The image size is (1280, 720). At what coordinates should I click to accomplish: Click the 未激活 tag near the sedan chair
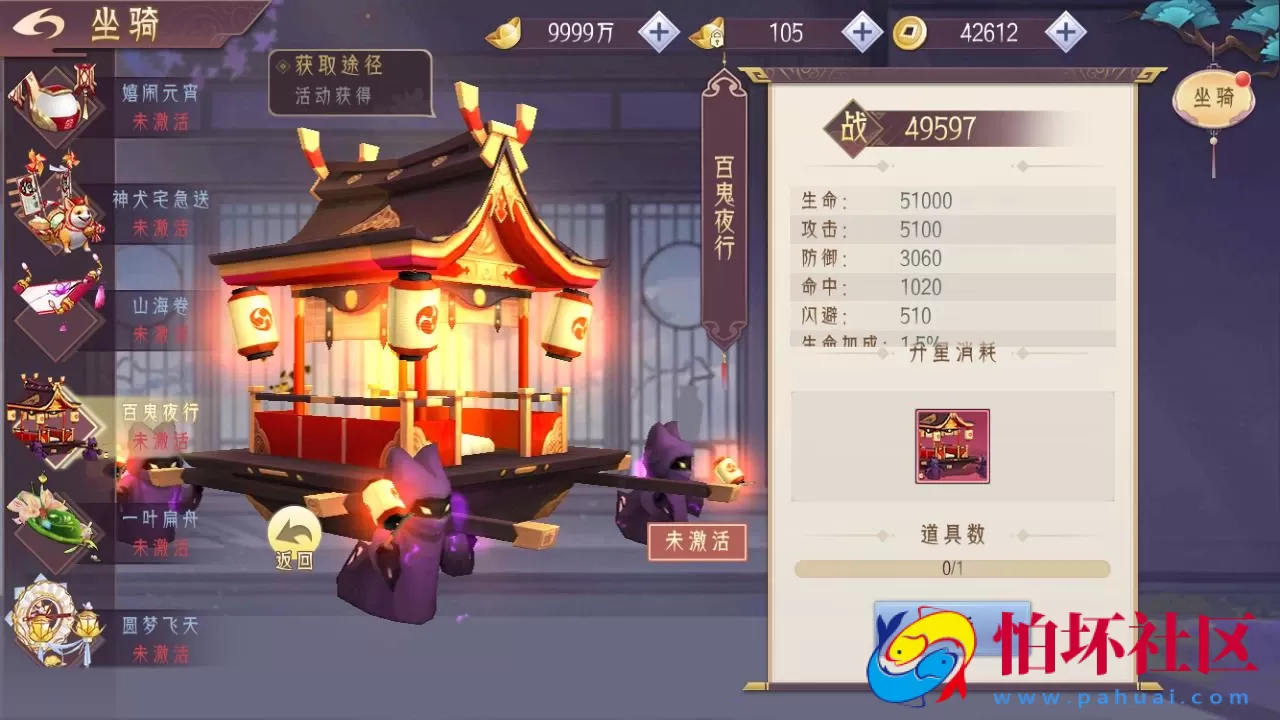click(698, 541)
